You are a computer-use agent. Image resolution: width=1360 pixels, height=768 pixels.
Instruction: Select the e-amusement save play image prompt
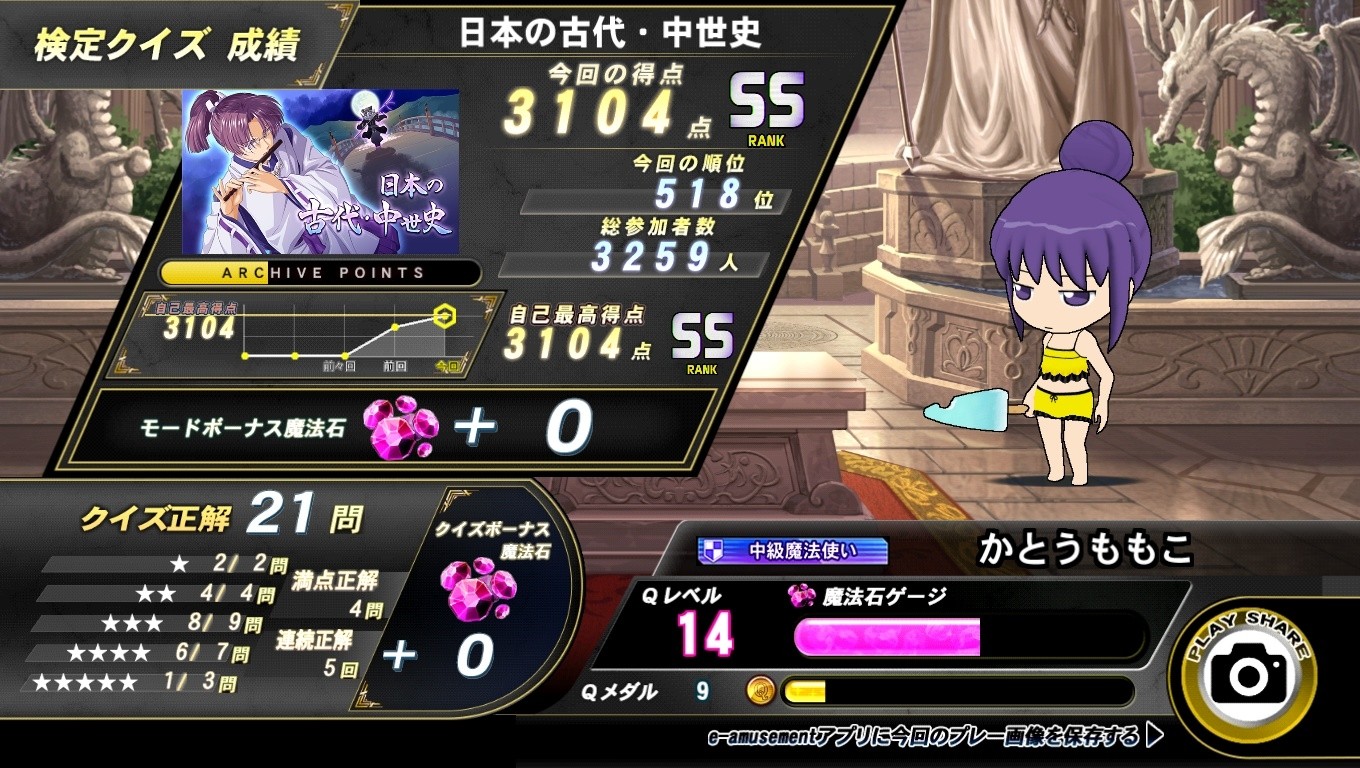click(x=935, y=738)
